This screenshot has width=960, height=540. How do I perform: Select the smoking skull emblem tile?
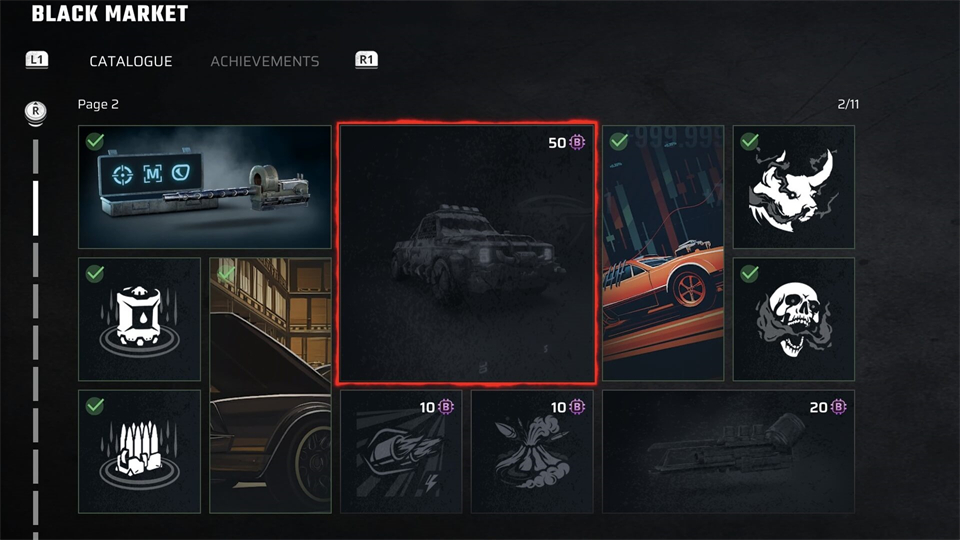click(x=794, y=319)
